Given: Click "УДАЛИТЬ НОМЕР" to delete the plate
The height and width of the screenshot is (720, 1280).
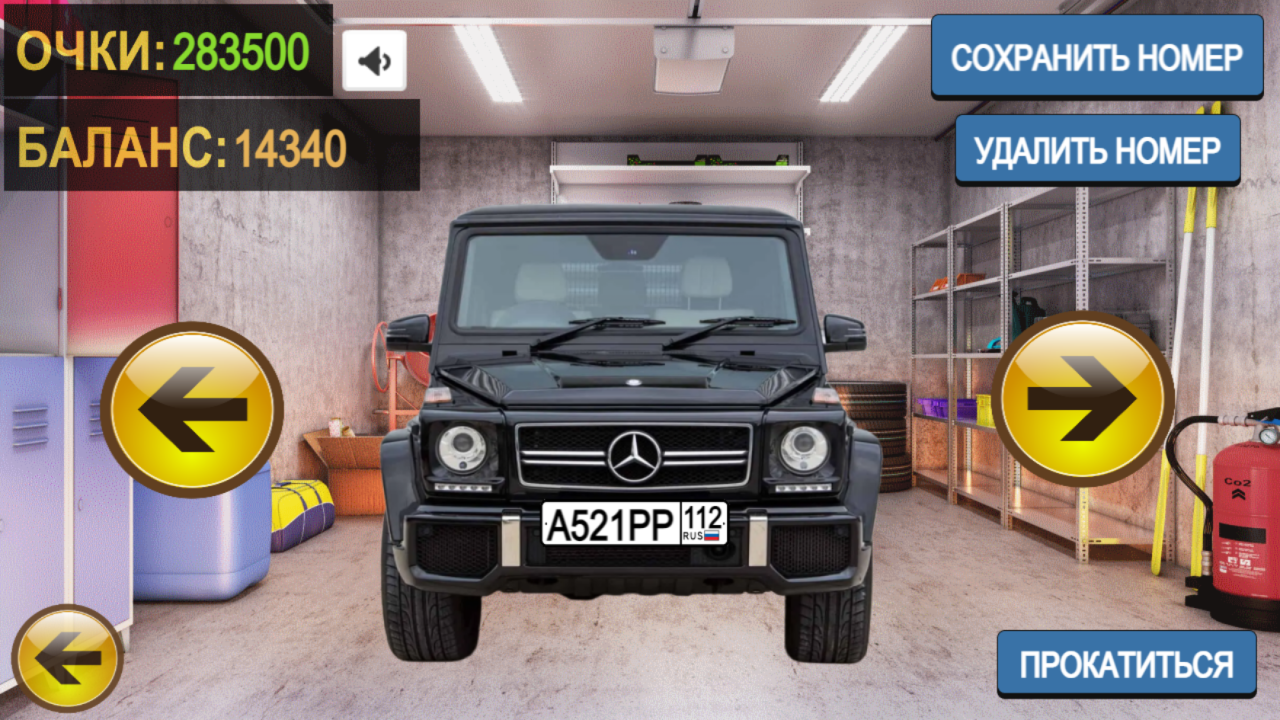Looking at the screenshot, I should click(x=1097, y=149).
